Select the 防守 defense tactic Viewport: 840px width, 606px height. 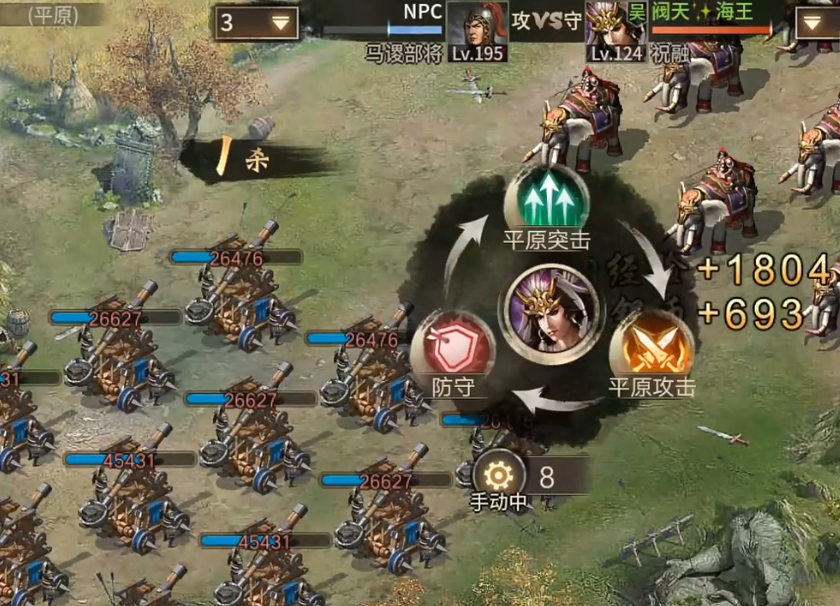pos(453,346)
